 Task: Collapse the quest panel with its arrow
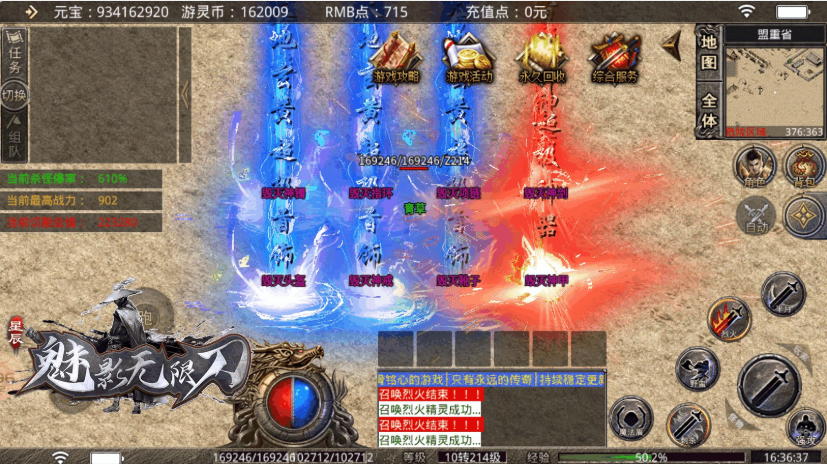click(184, 93)
